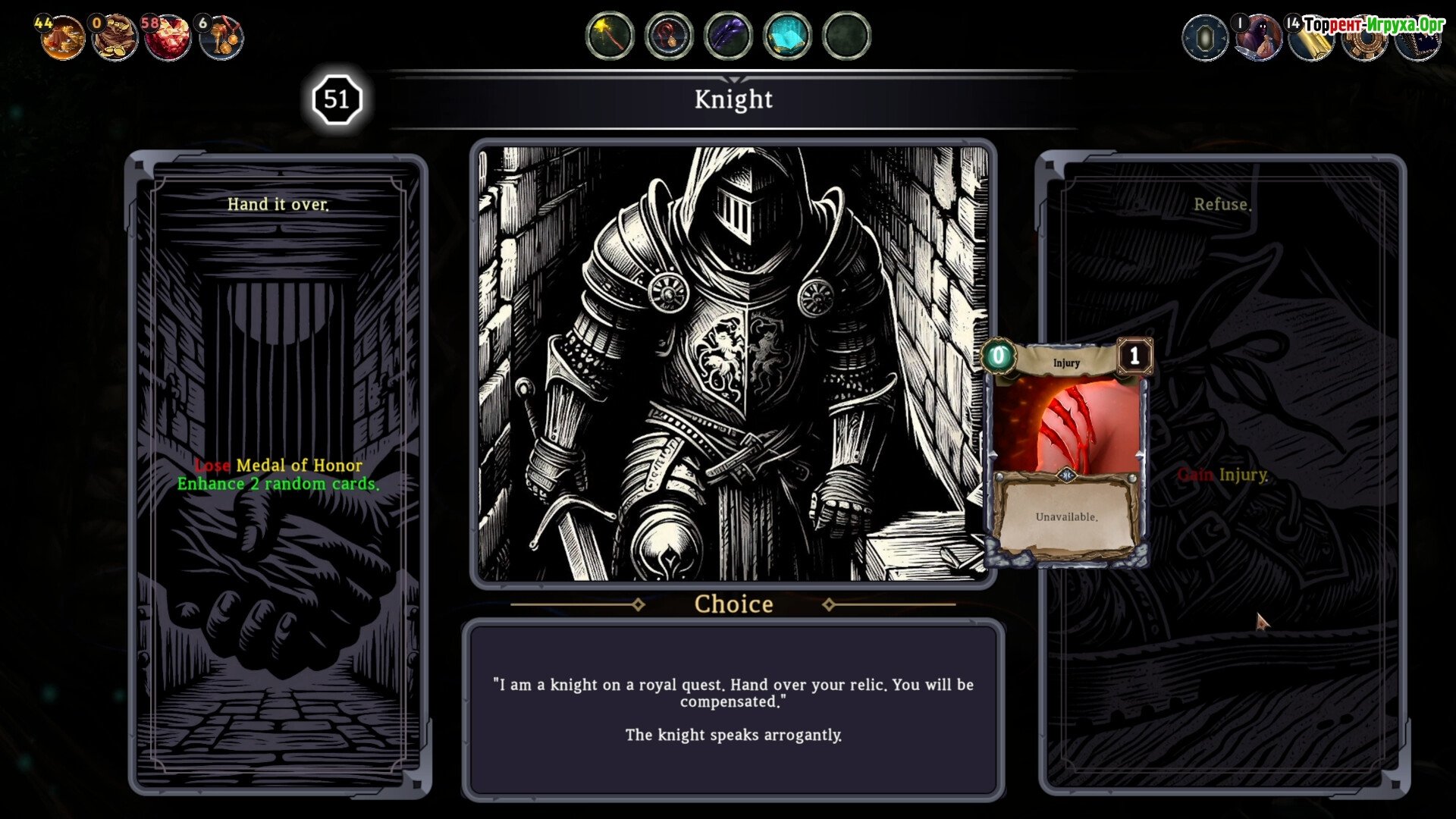Open the trophy and medals icon
The width and height of the screenshot is (1456, 819).
coord(221,37)
